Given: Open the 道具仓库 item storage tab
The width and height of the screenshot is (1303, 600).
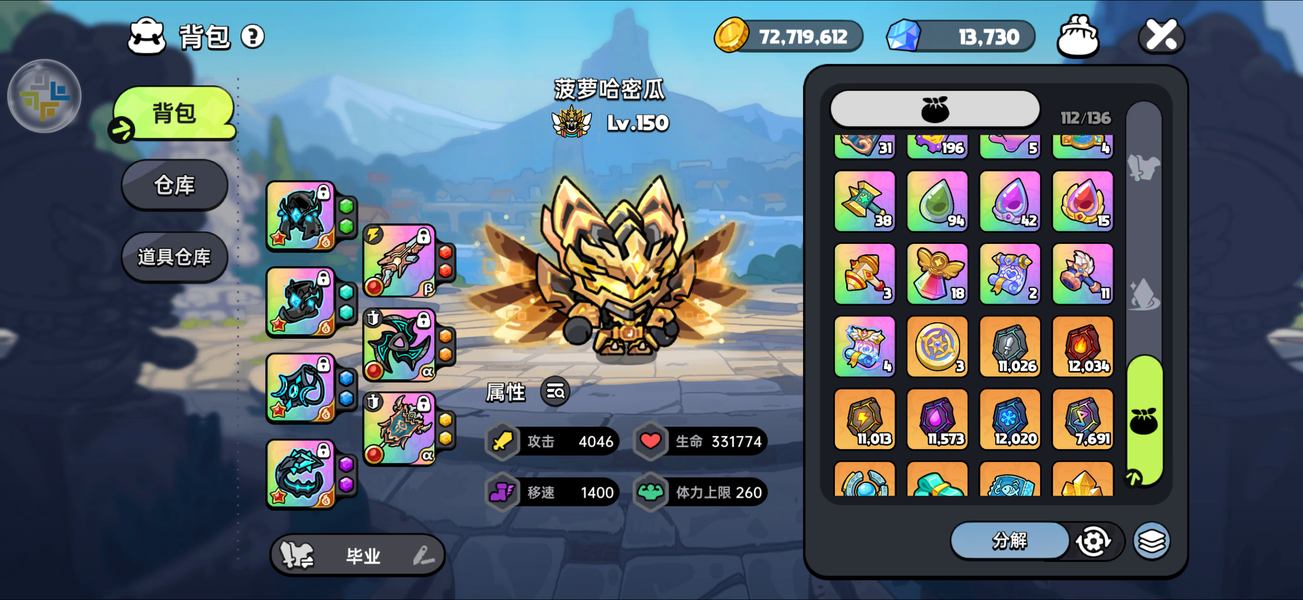Looking at the screenshot, I should pos(174,257).
